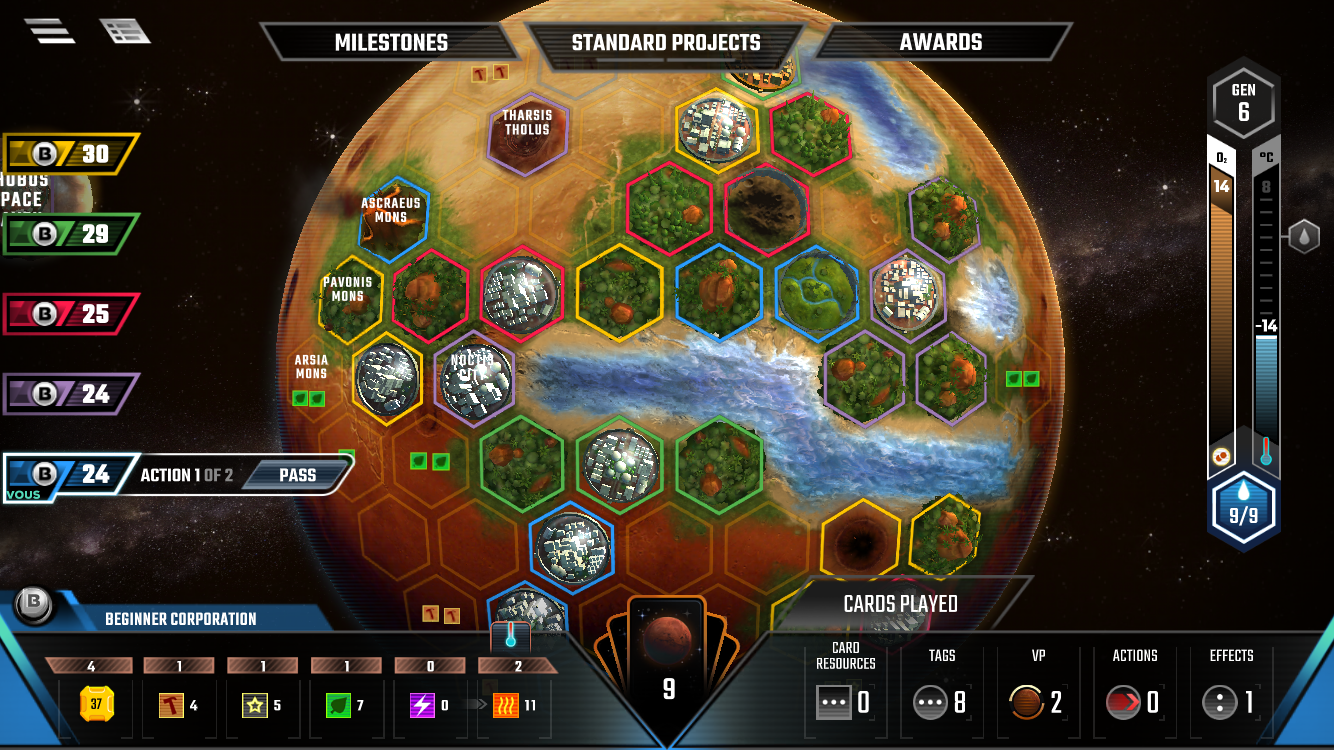Open the Milestones tab
This screenshot has height=750, width=1334.
(x=390, y=42)
